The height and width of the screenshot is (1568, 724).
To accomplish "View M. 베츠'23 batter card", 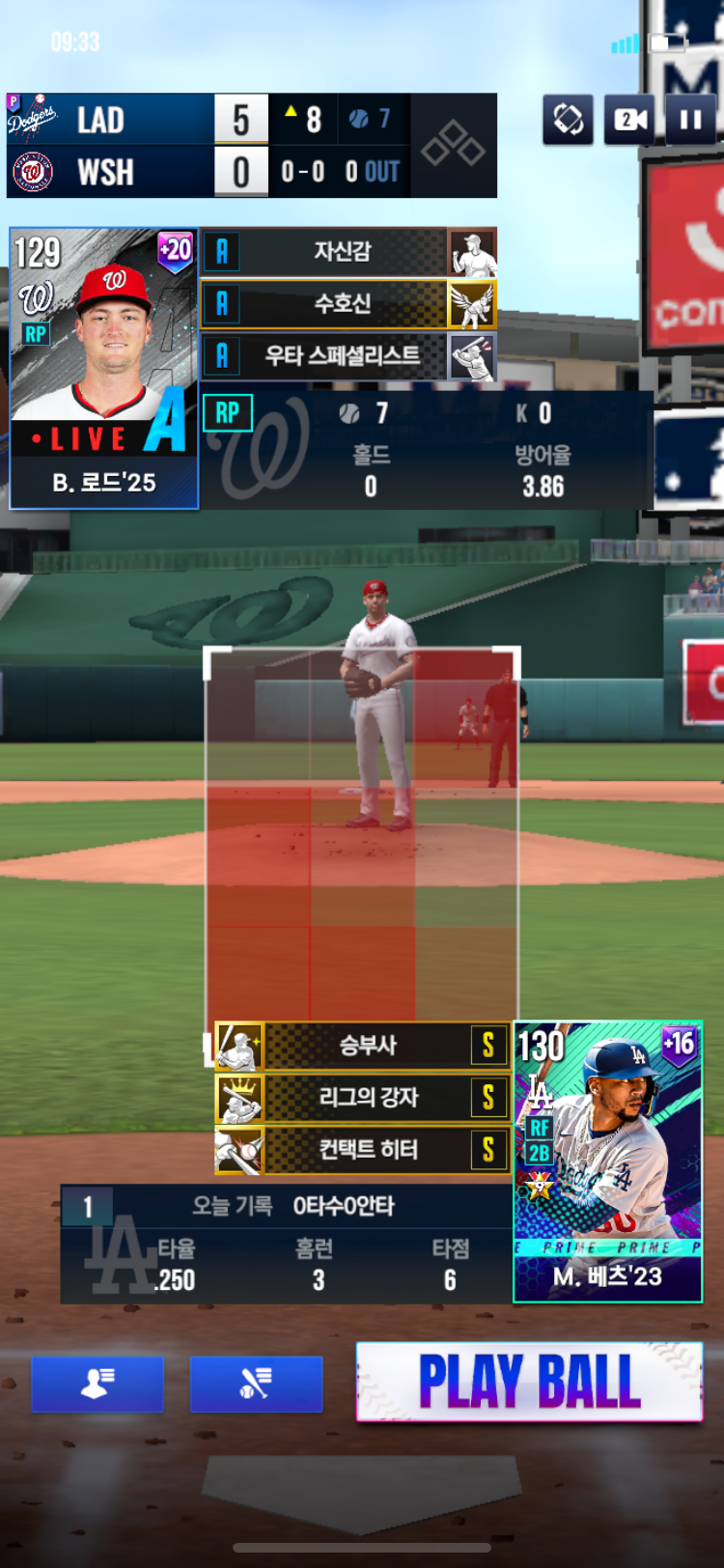I will click(x=608, y=1162).
